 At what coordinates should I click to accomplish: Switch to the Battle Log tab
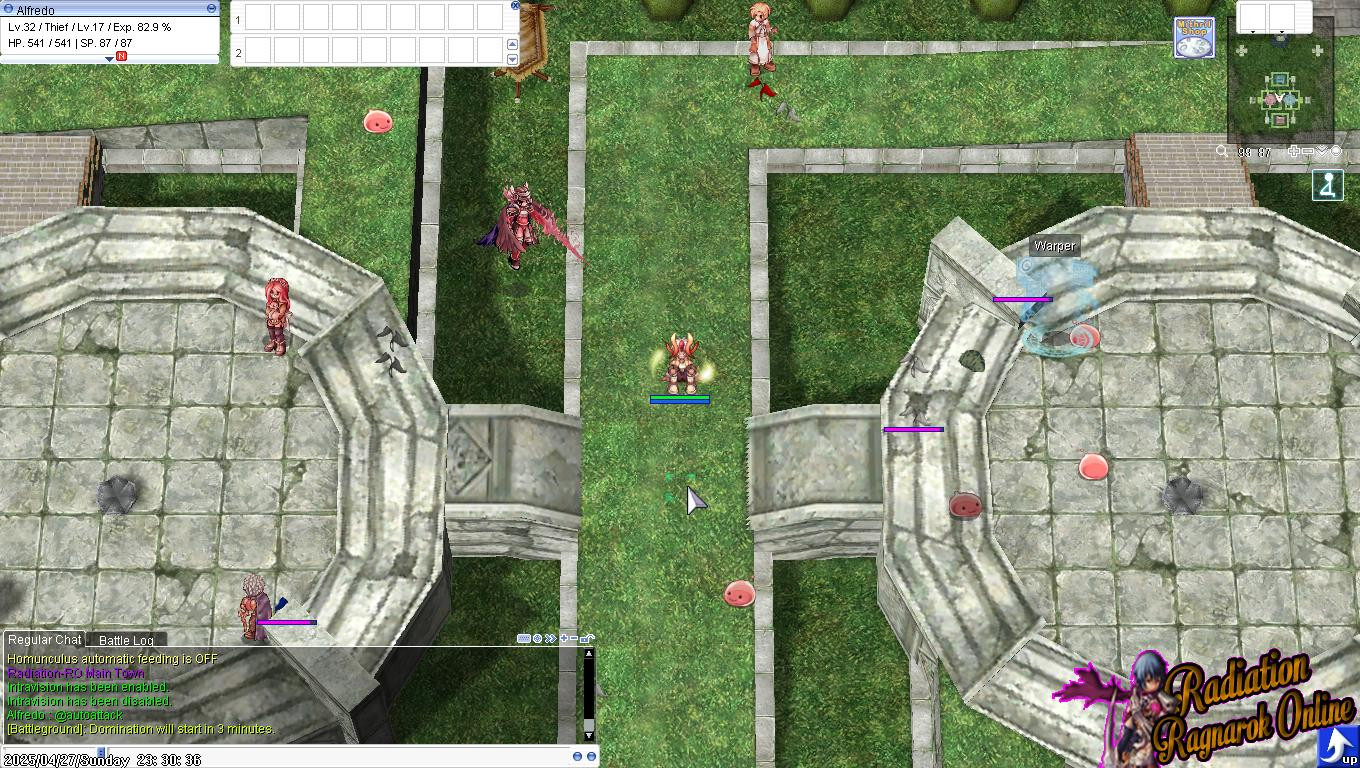pos(126,640)
